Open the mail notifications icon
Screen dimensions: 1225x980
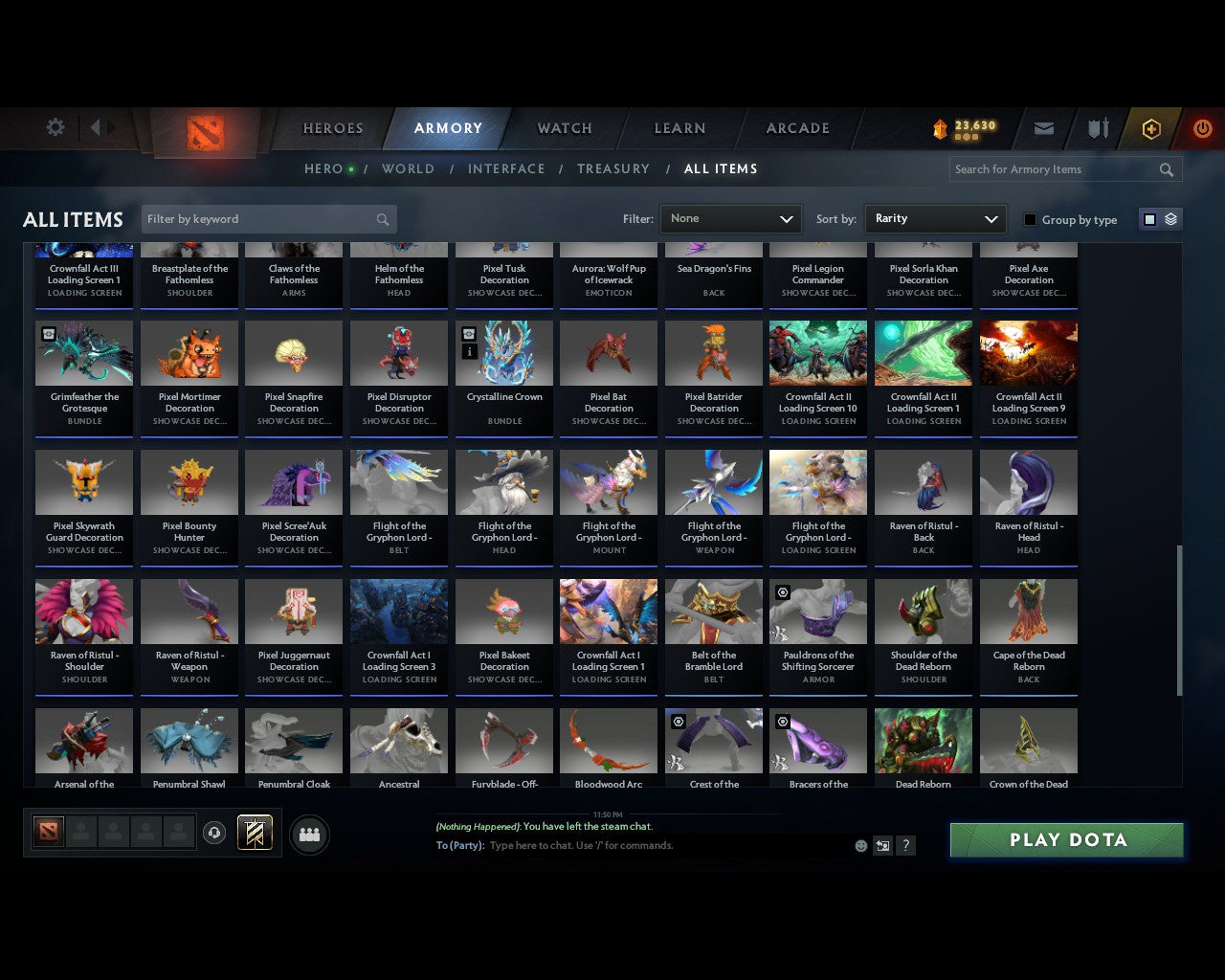coord(1044,128)
